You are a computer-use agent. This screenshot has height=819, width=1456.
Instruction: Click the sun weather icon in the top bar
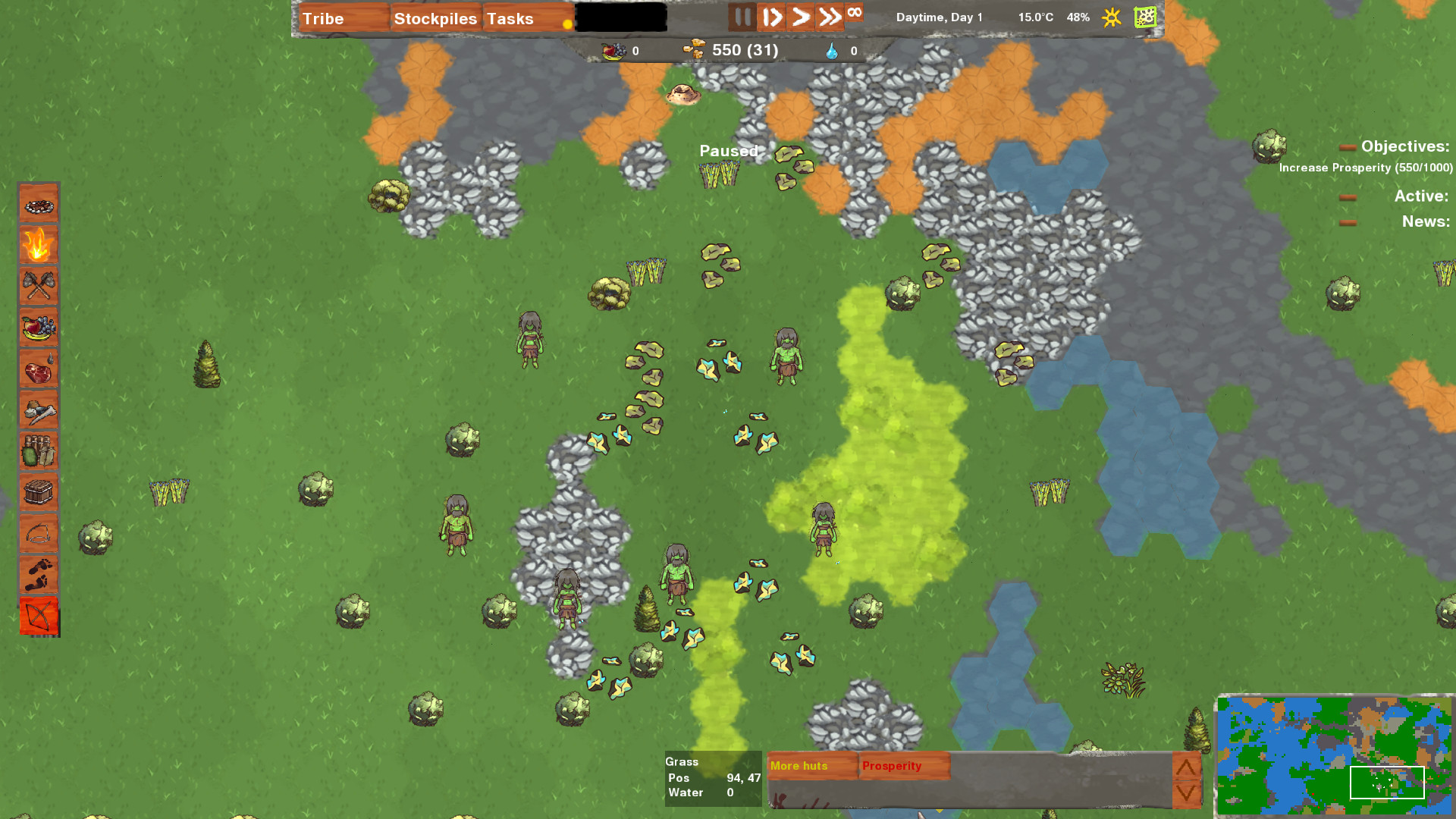(1110, 17)
